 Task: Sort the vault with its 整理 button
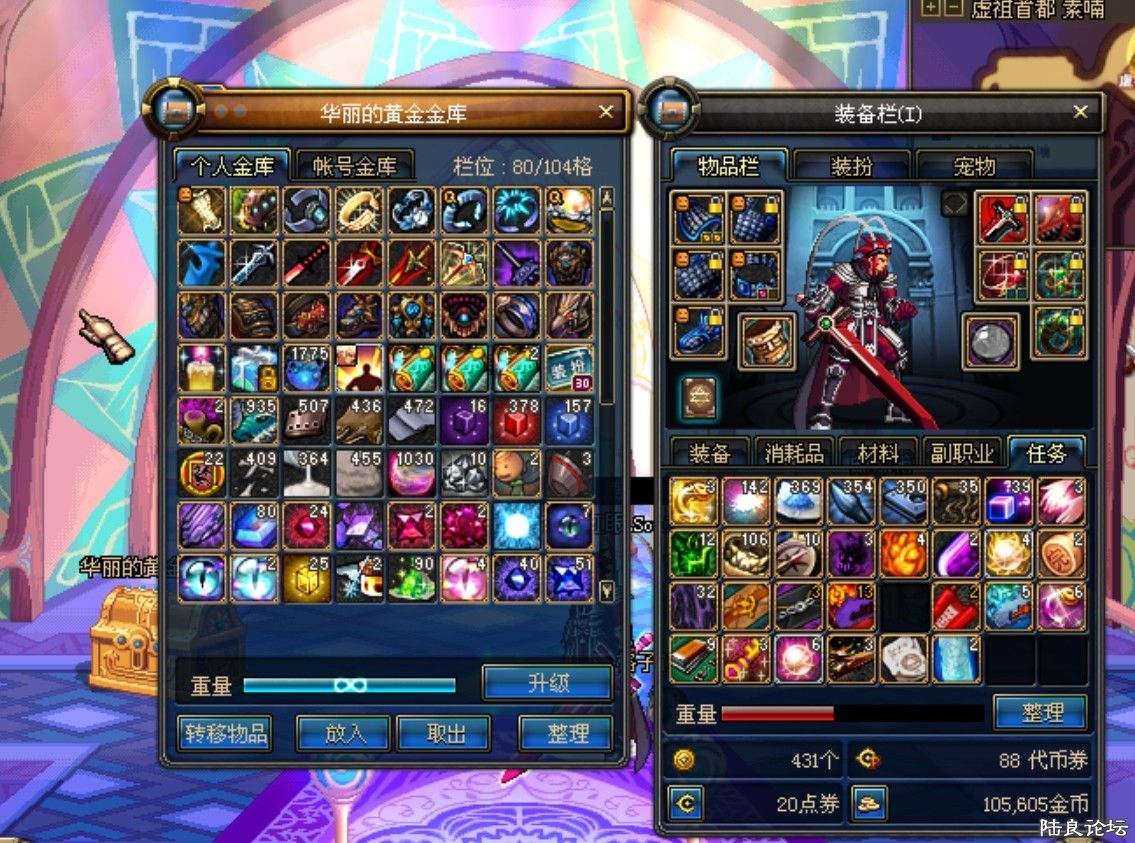566,733
